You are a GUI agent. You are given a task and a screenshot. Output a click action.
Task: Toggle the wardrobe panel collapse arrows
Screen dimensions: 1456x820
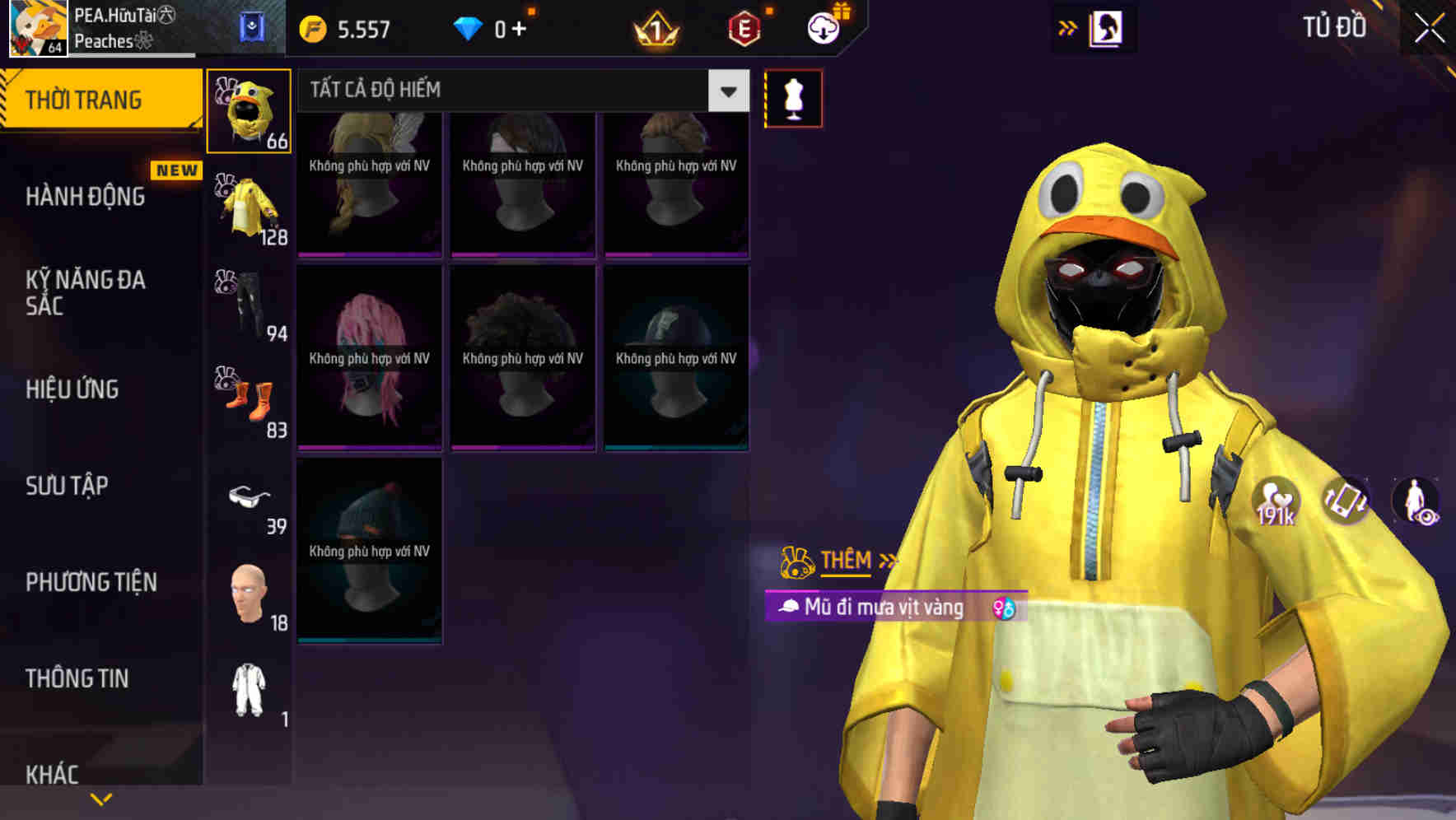pyautogui.click(x=1068, y=26)
